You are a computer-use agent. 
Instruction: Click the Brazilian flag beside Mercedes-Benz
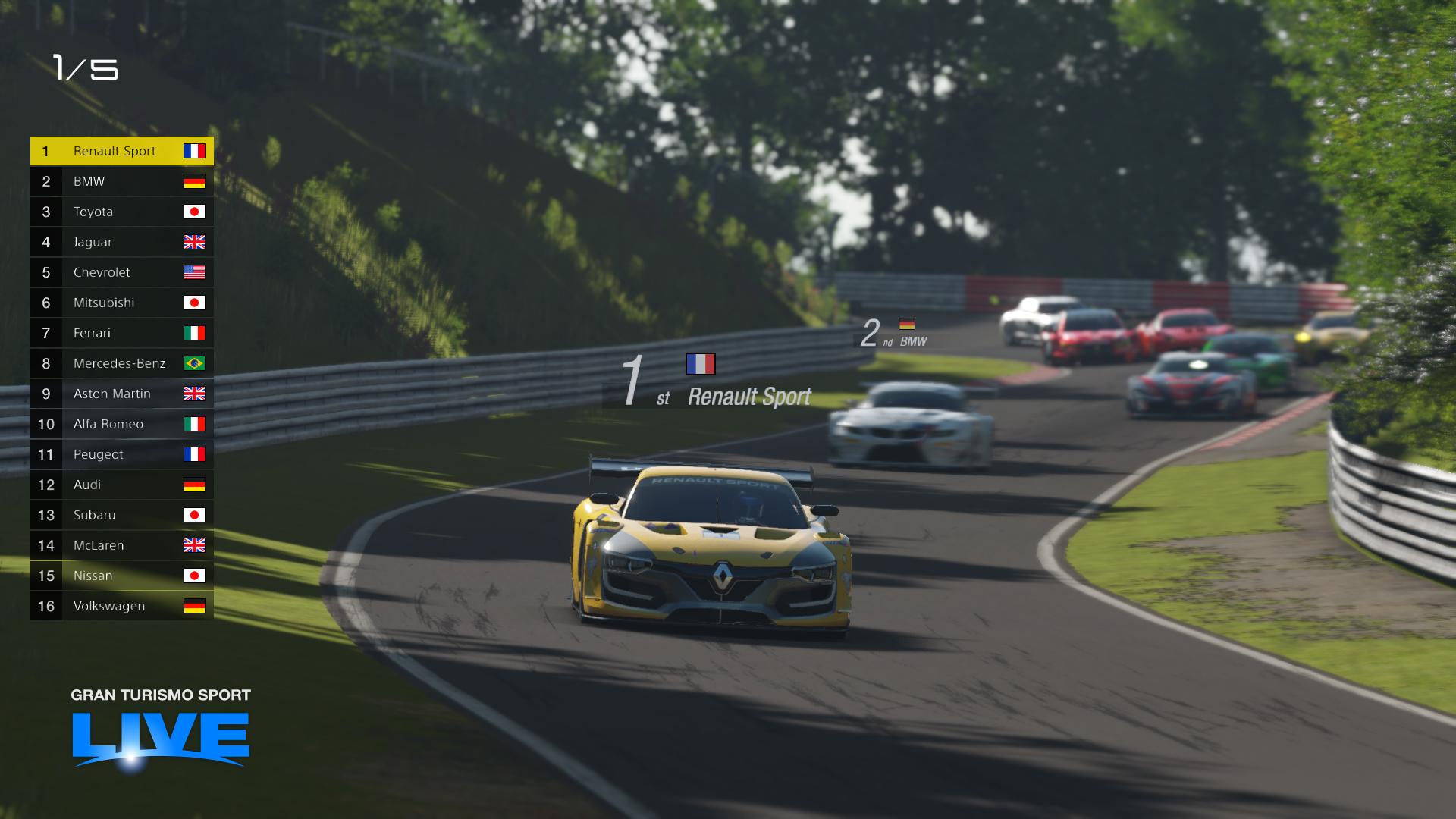pyautogui.click(x=196, y=363)
